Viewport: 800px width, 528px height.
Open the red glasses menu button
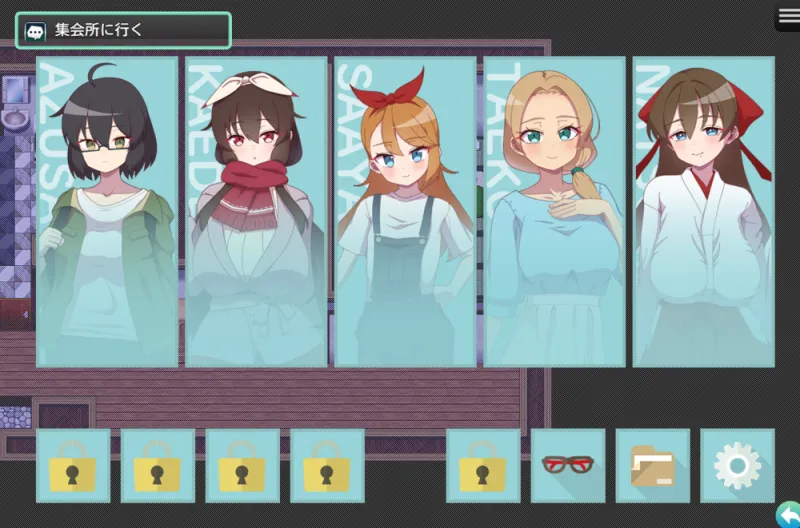pyautogui.click(x=568, y=465)
